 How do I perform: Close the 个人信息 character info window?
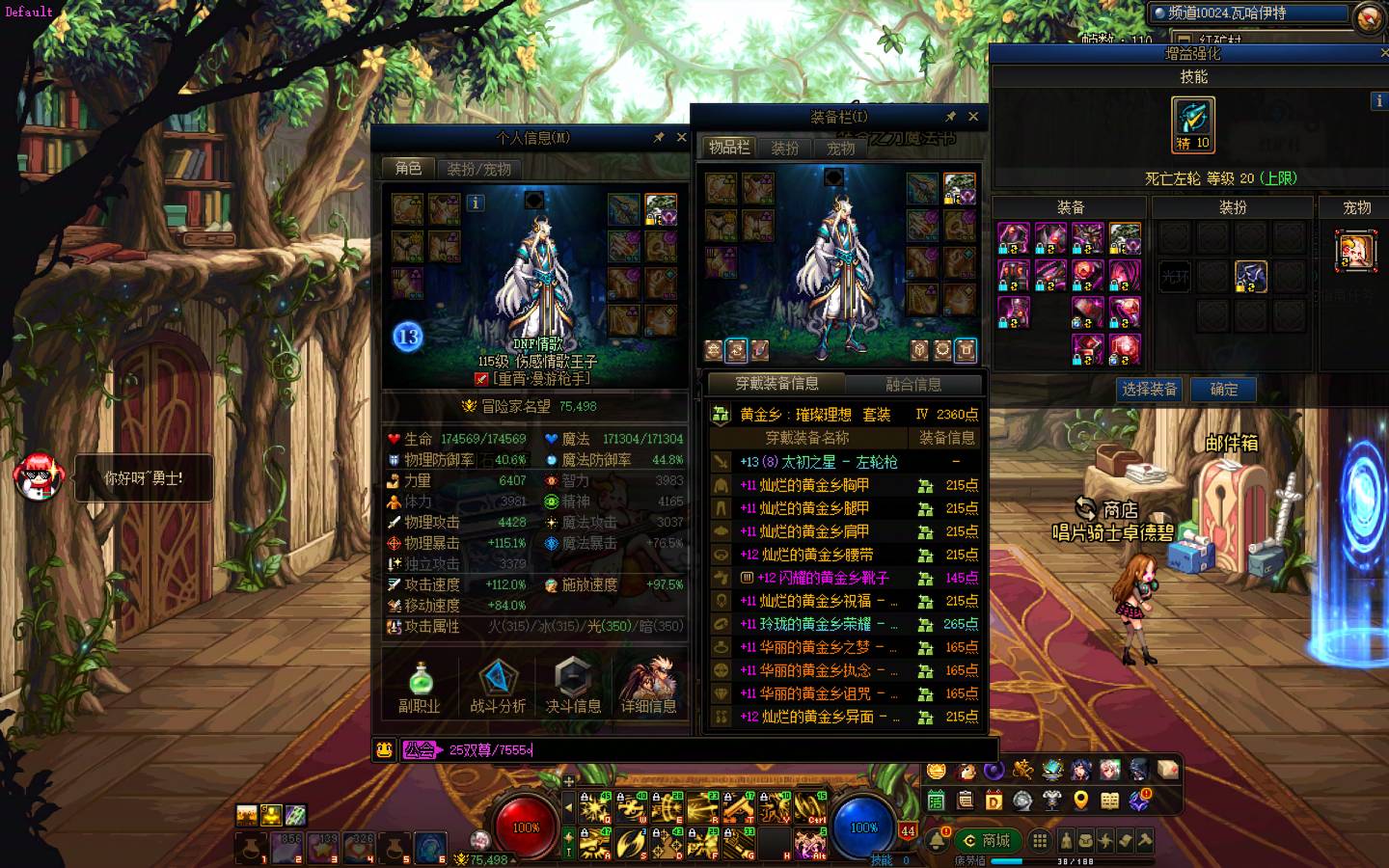(681, 138)
